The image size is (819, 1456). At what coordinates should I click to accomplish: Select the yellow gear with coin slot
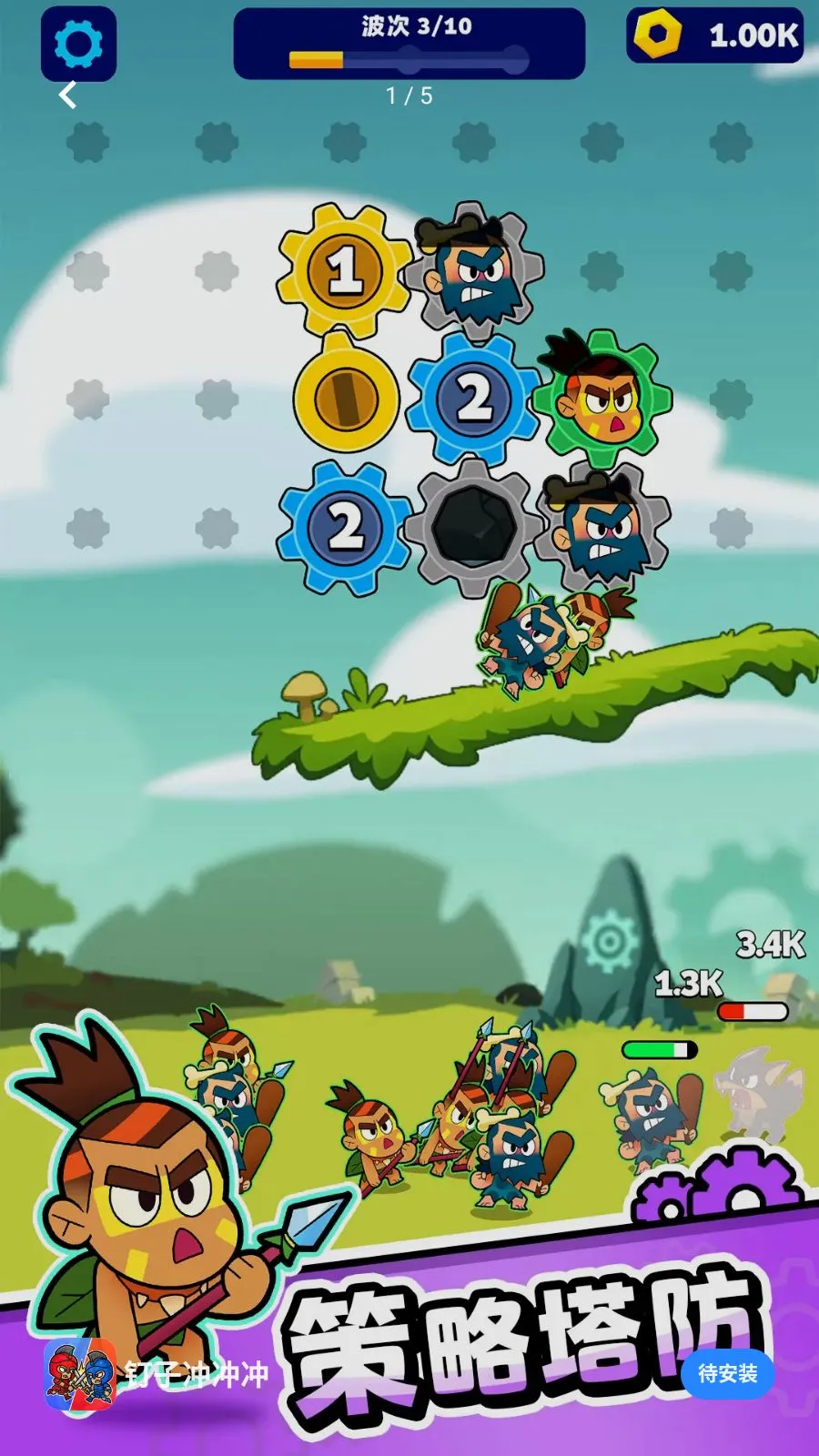[346, 398]
